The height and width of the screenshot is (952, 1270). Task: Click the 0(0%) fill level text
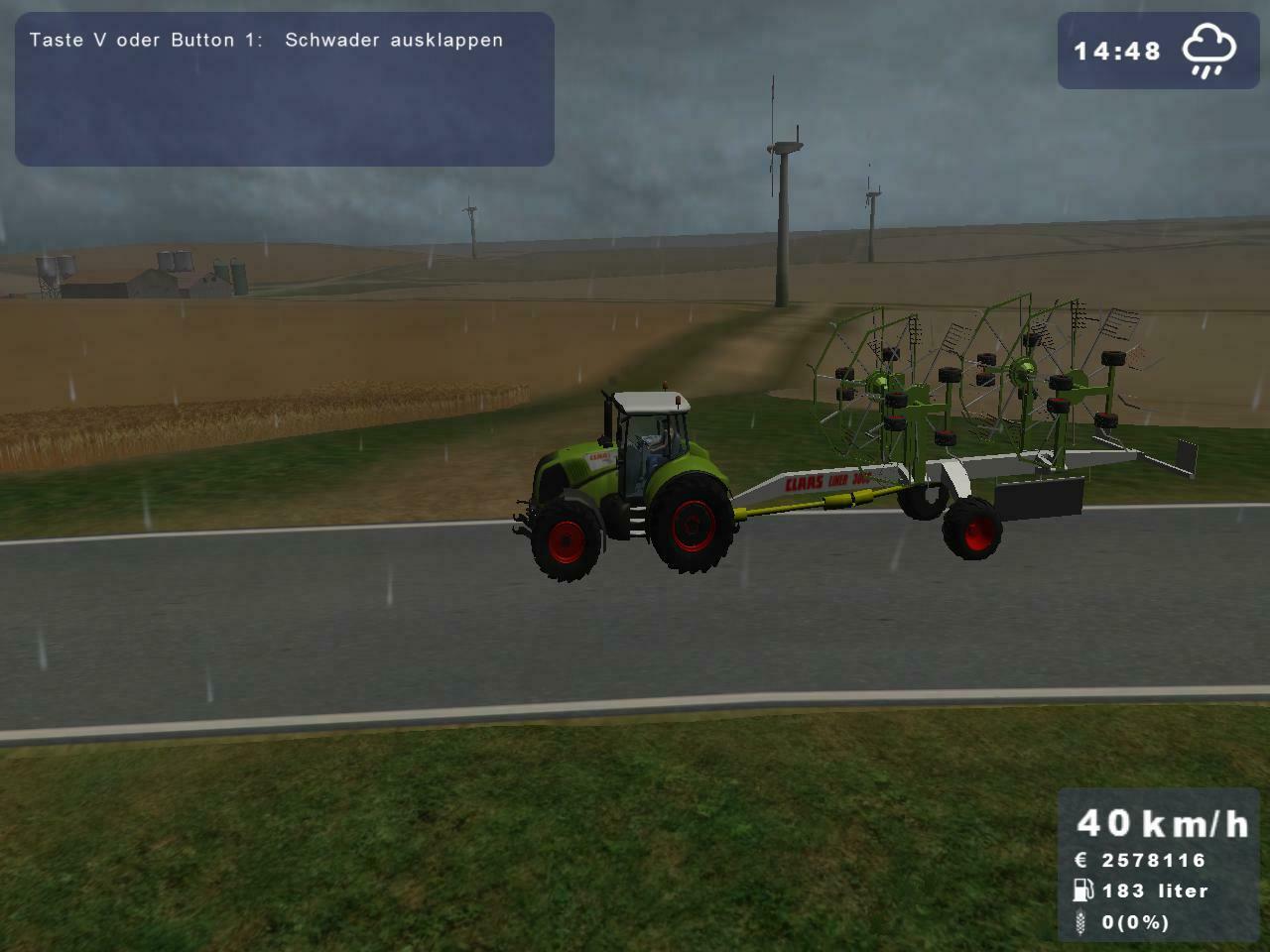(1136, 924)
